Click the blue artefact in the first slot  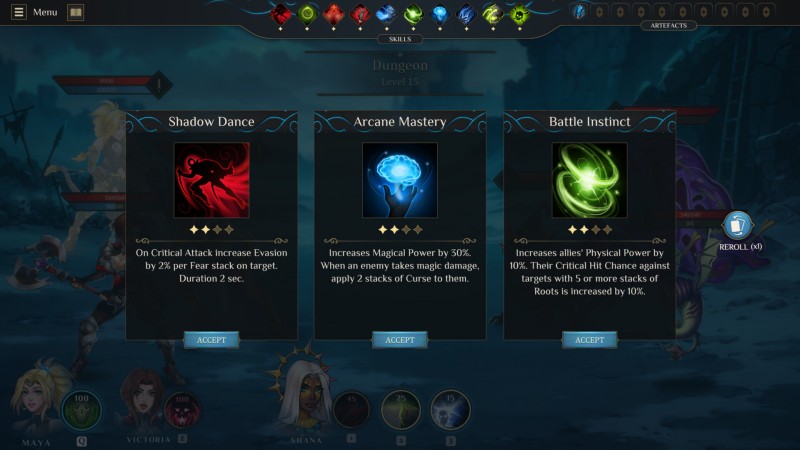(579, 12)
